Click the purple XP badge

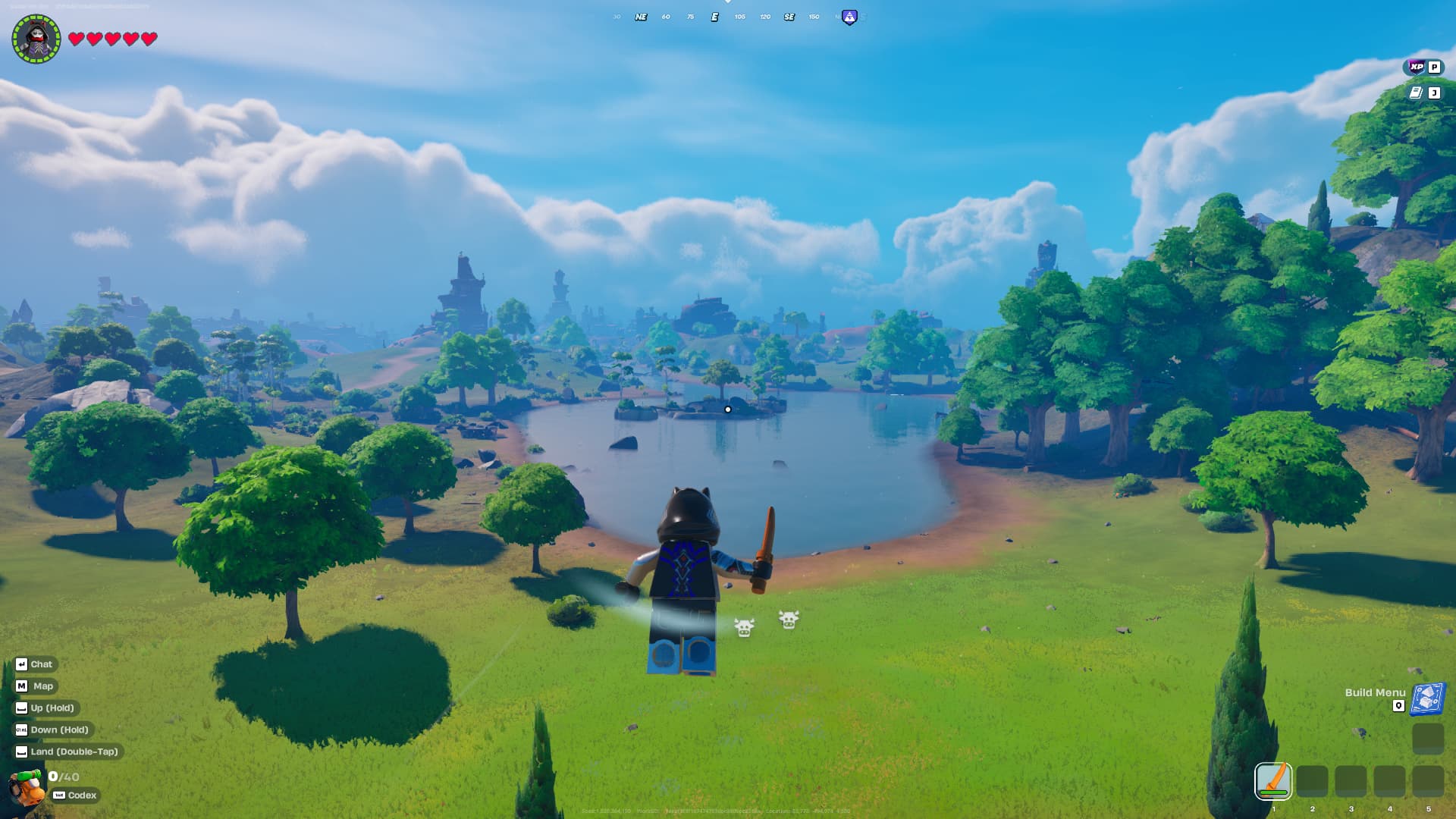click(1417, 67)
